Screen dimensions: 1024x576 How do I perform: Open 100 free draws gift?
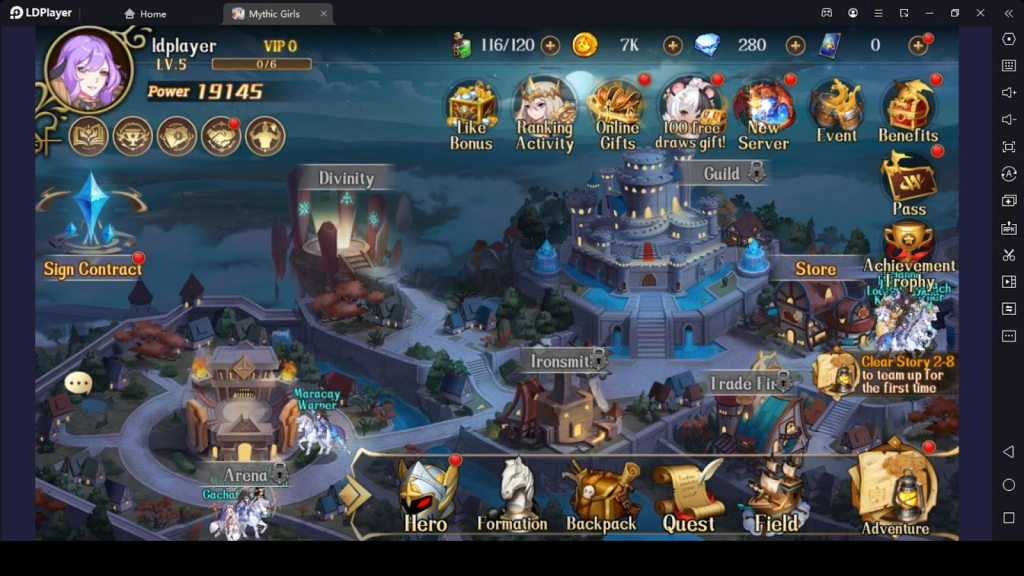coord(690,108)
